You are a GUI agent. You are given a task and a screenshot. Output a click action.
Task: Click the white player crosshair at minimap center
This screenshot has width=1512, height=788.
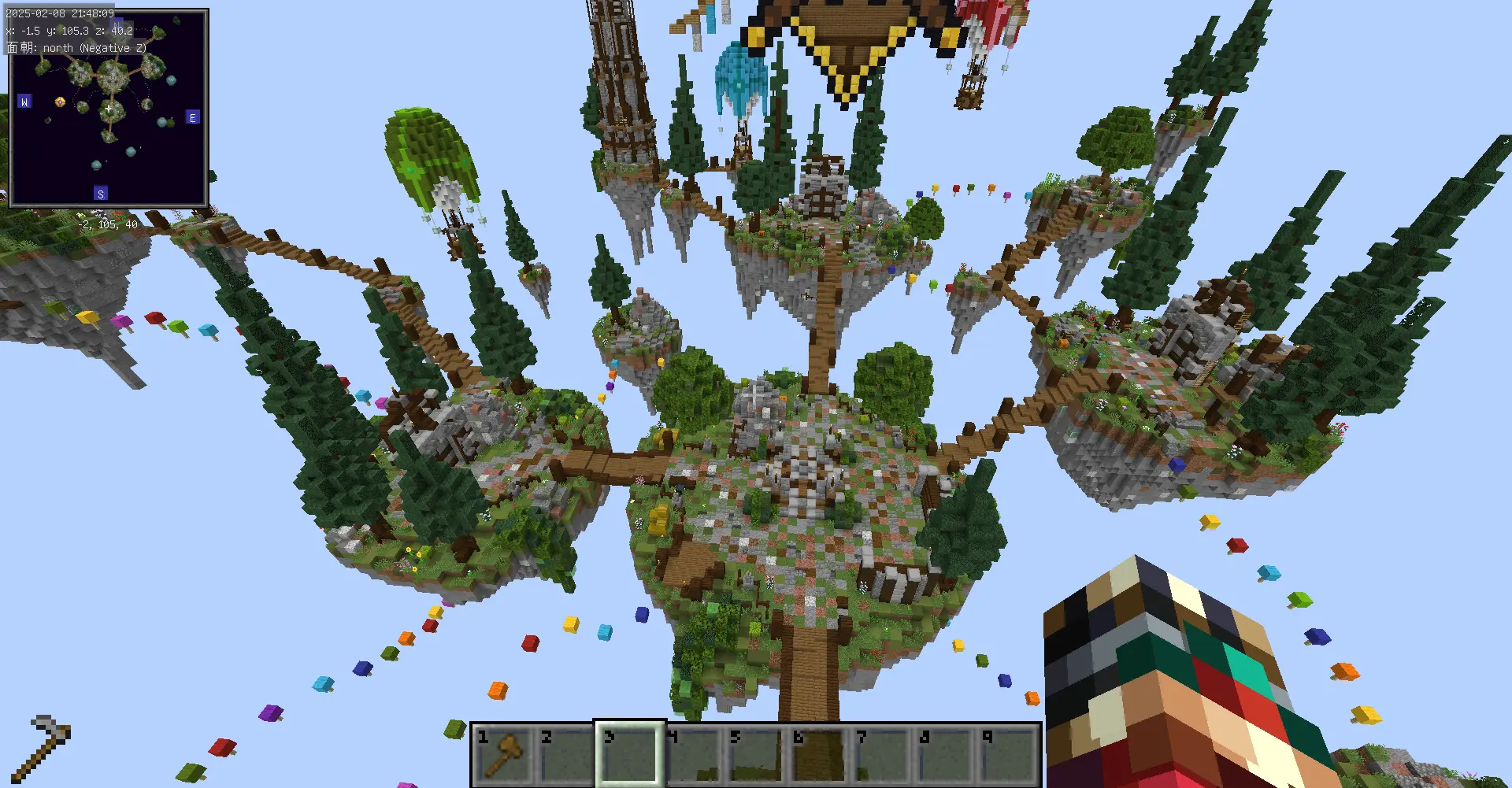coord(108,109)
